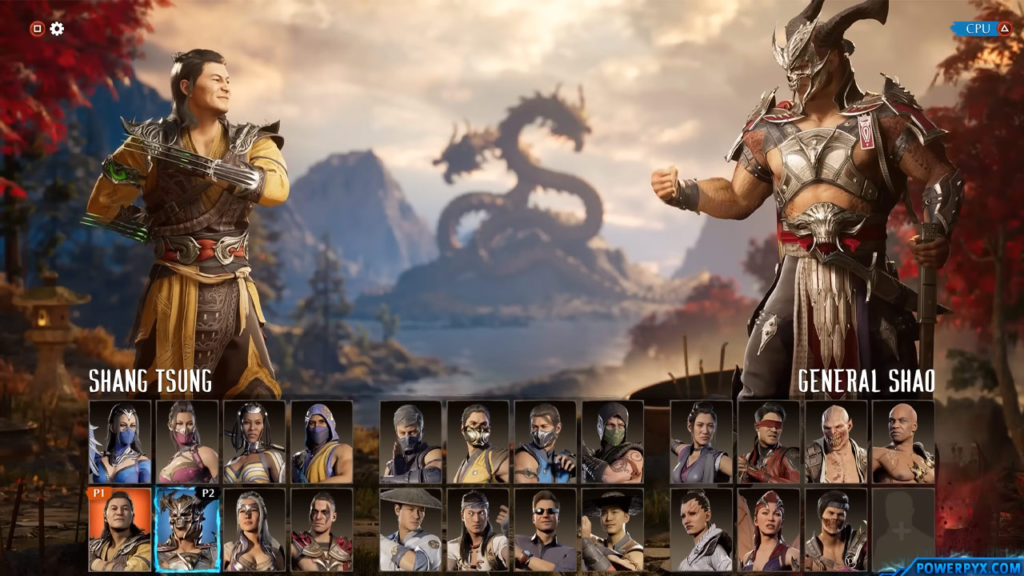Choose white-haired Sindel

tap(254, 529)
